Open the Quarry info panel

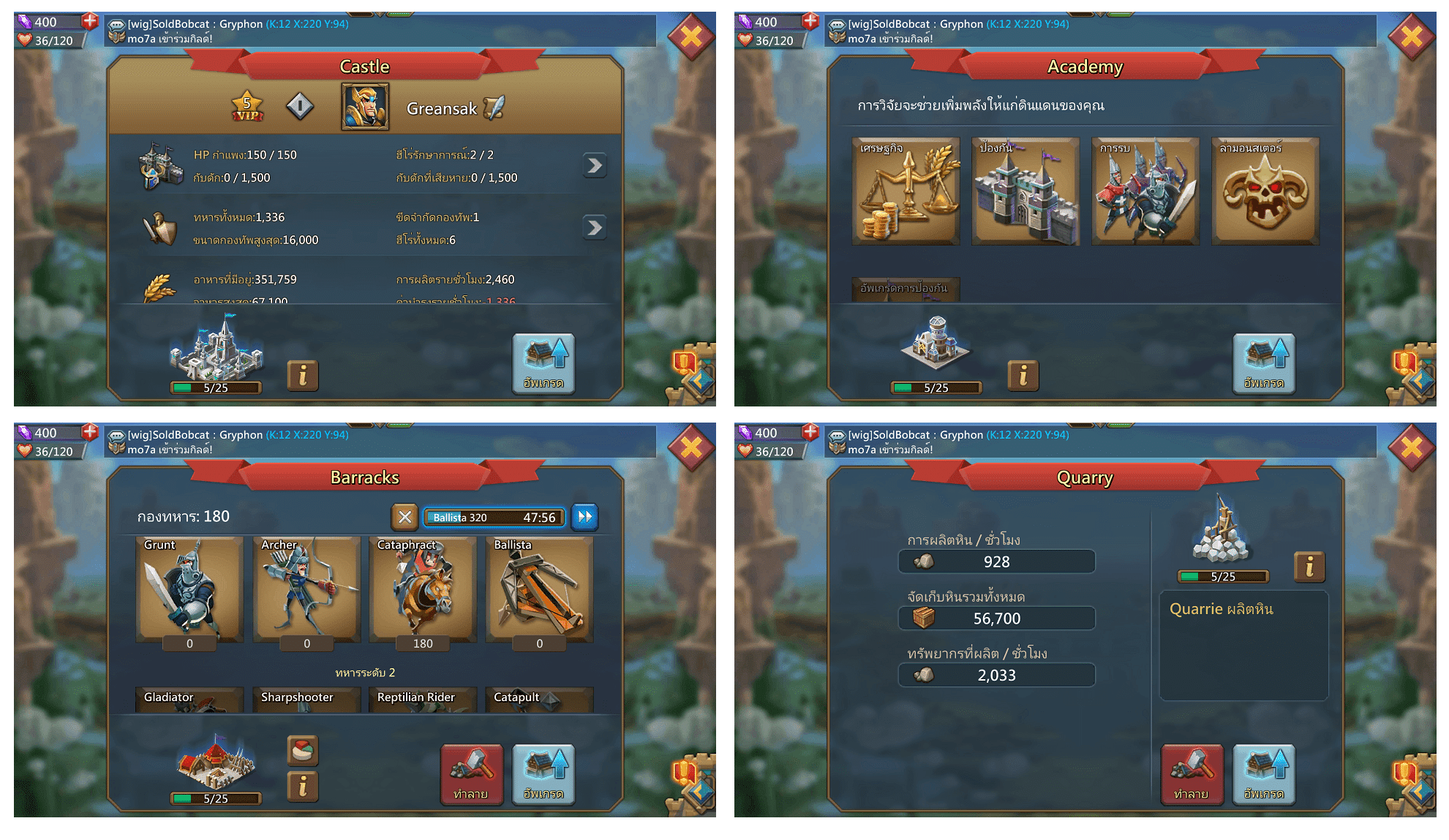pos(1309,567)
